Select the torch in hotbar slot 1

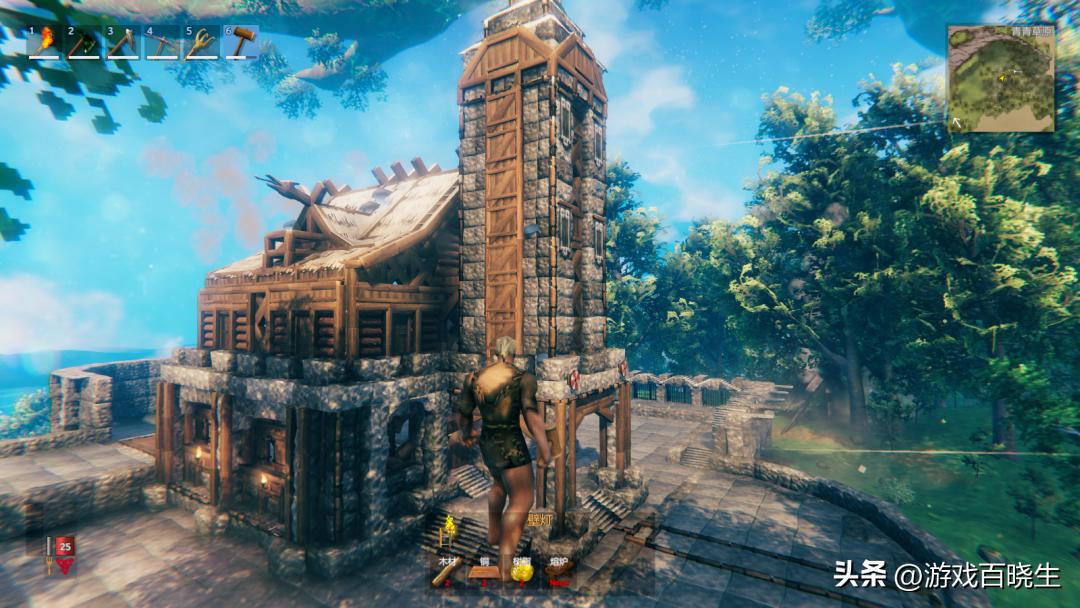[44, 43]
